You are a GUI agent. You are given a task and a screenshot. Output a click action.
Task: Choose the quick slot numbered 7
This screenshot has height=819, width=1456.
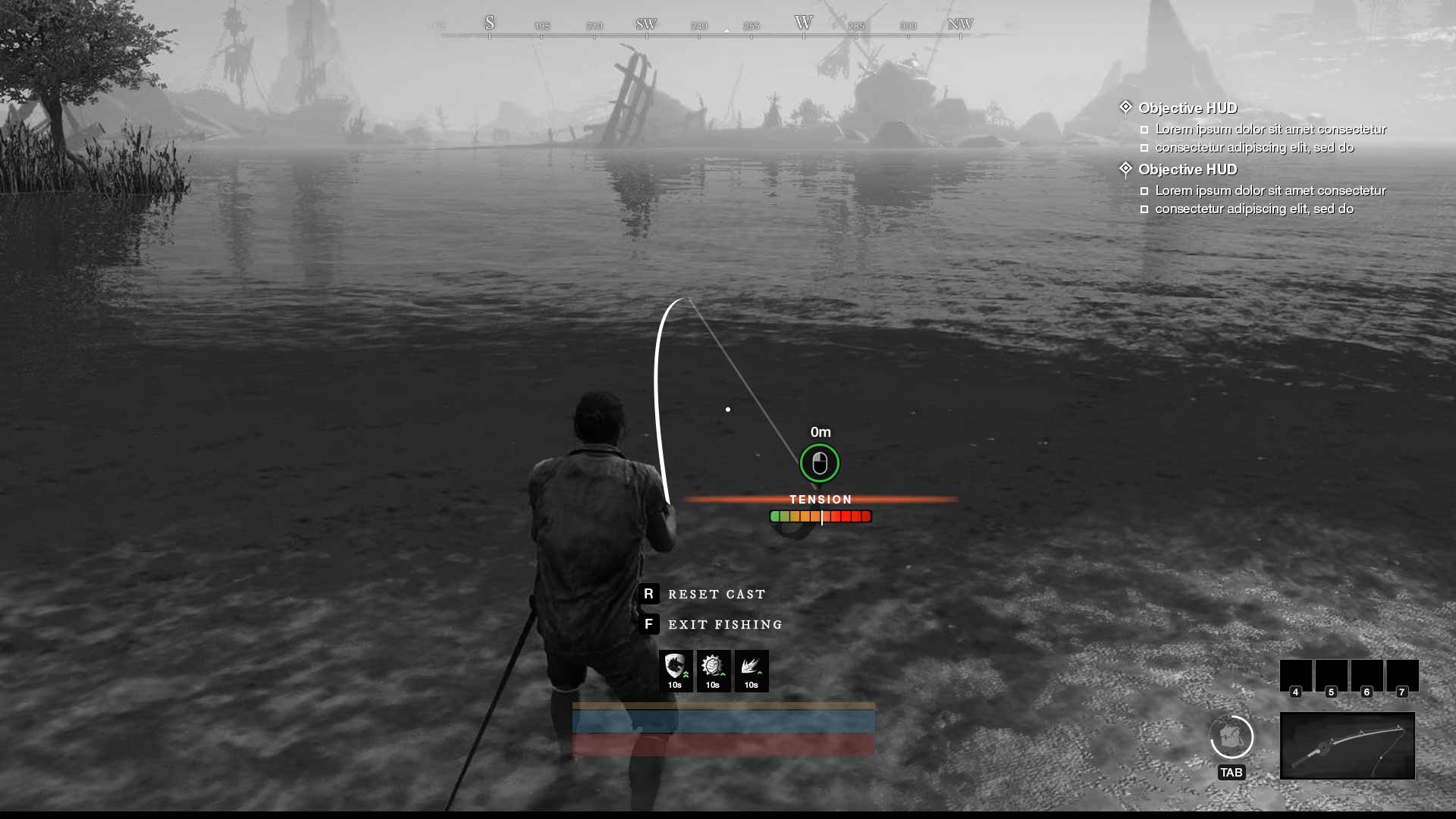pos(1402,676)
